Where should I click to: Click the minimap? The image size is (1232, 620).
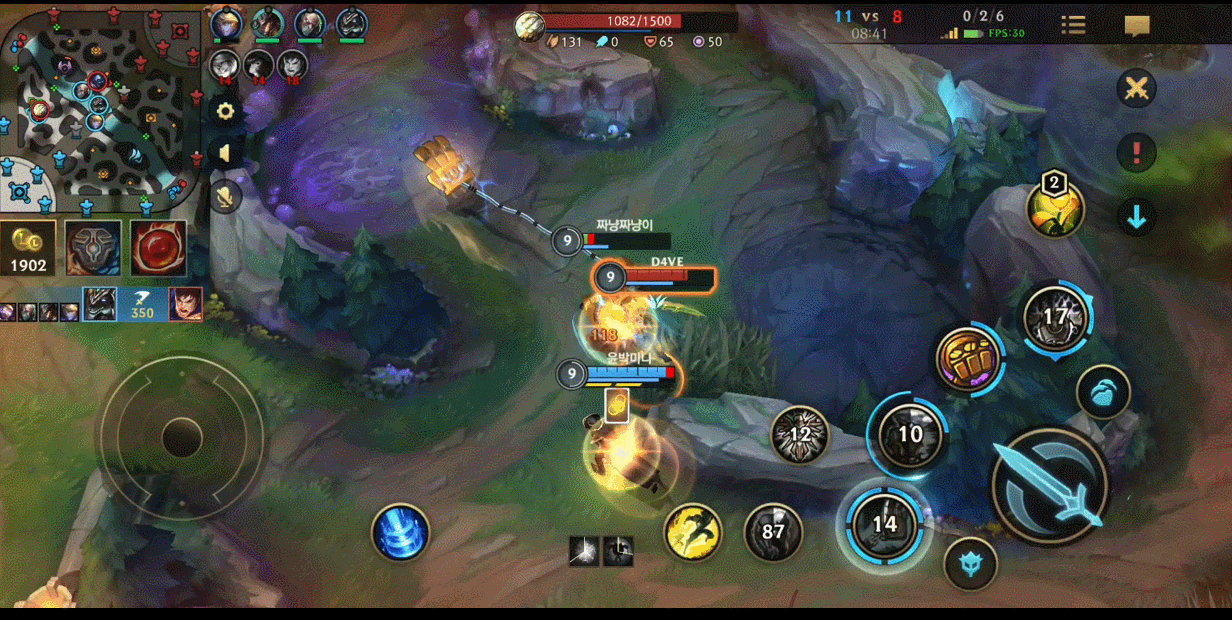coord(102,107)
